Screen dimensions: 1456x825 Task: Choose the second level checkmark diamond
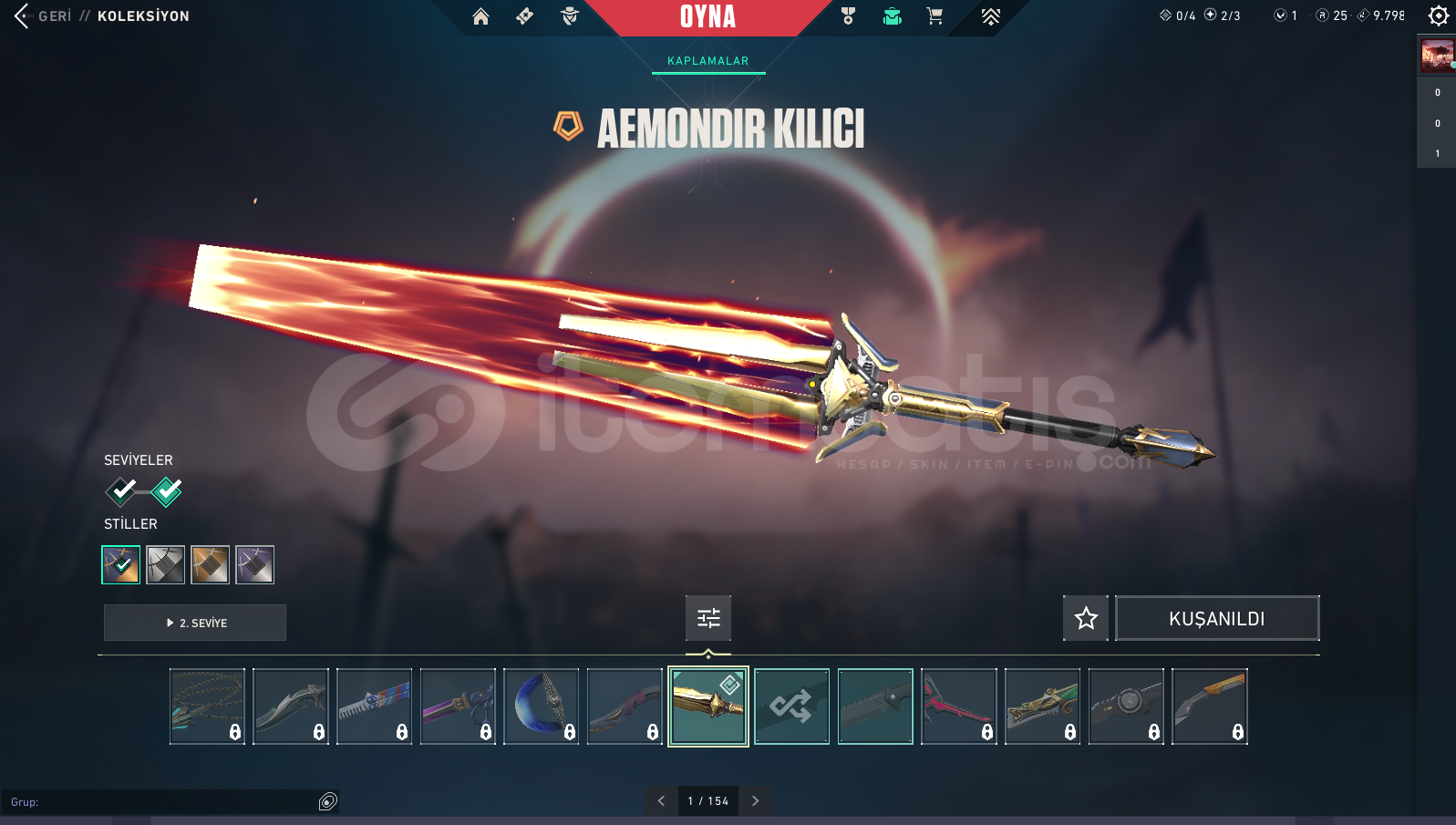pos(167,491)
